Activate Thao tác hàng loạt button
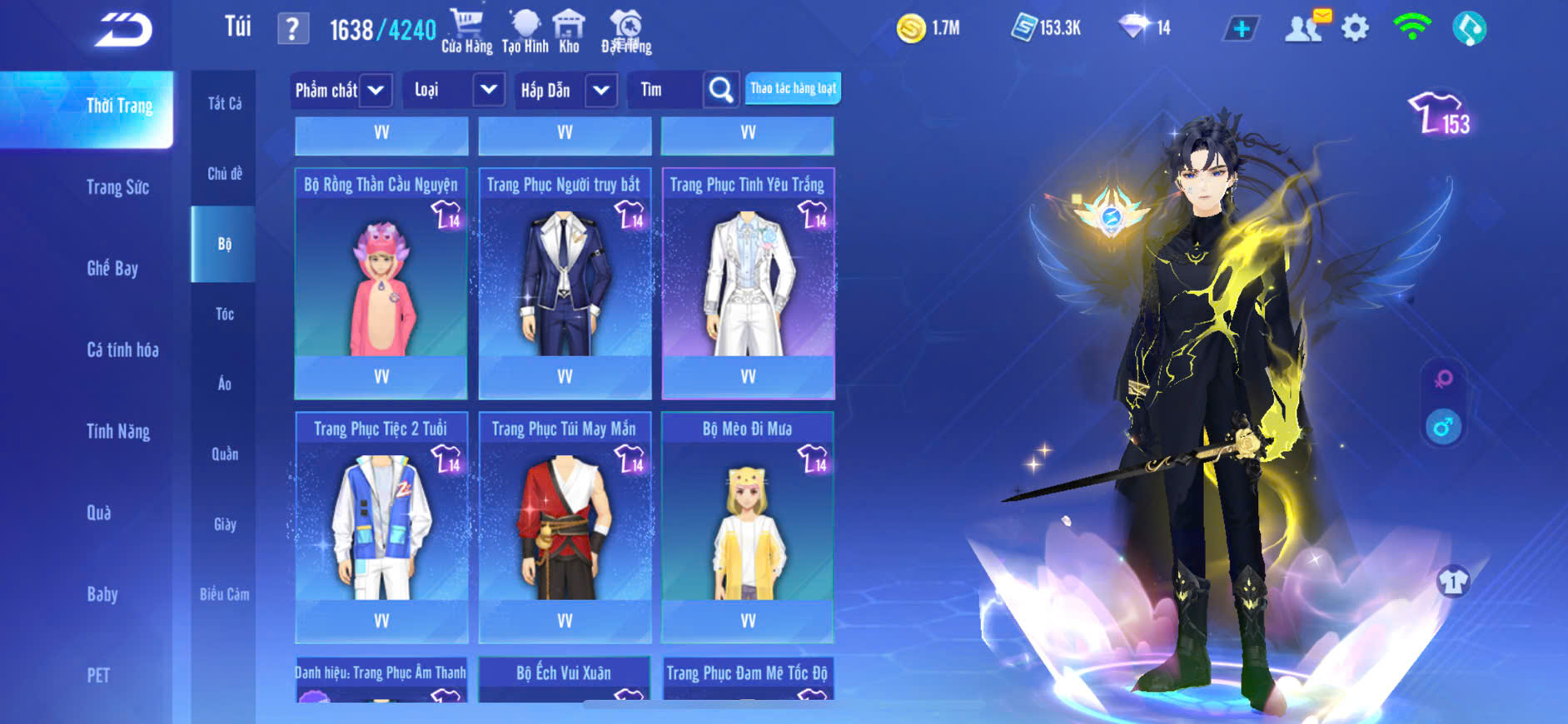This screenshot has height=724, width=1568. [793, 88]
